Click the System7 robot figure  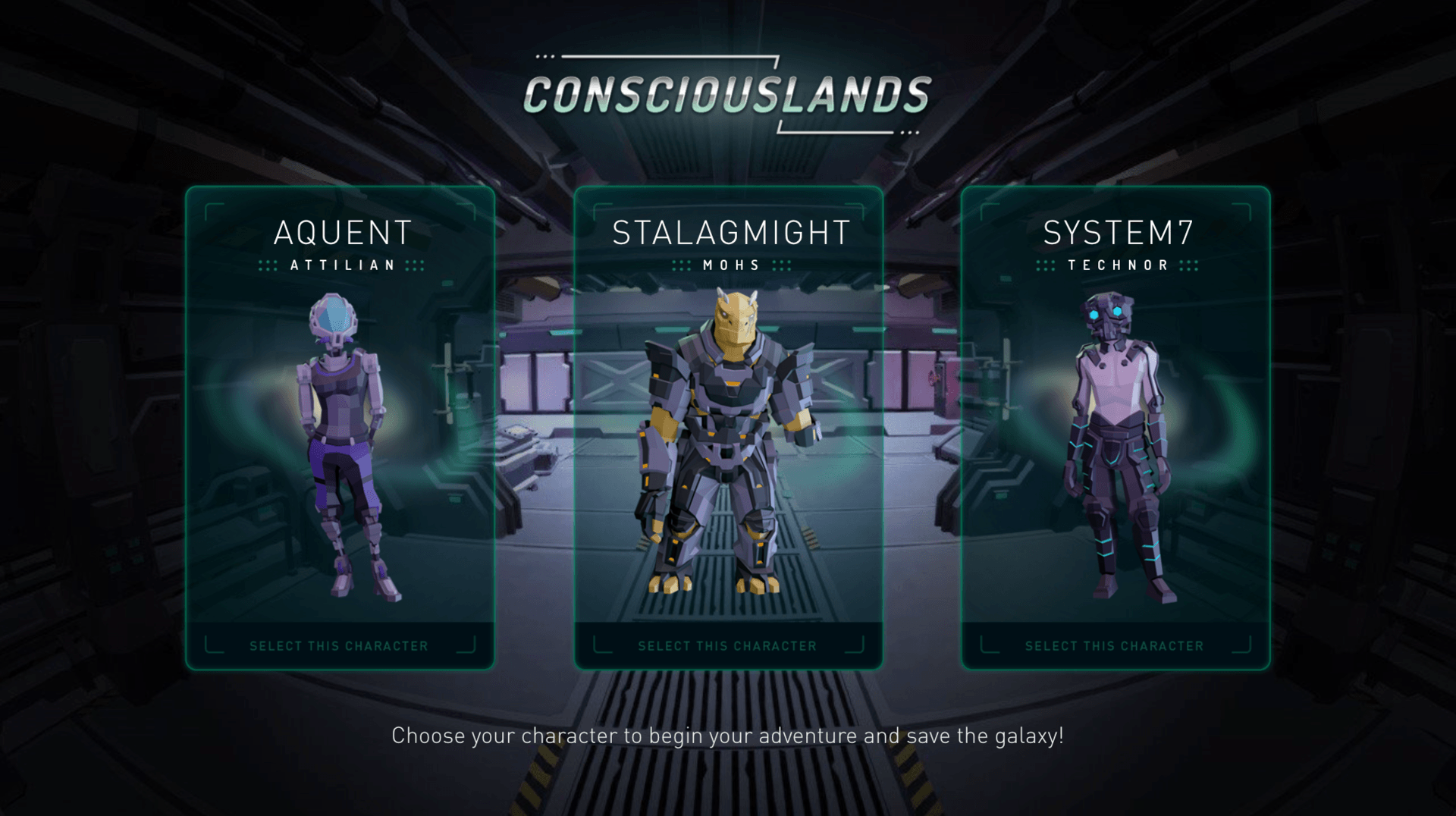[1113, 440]
